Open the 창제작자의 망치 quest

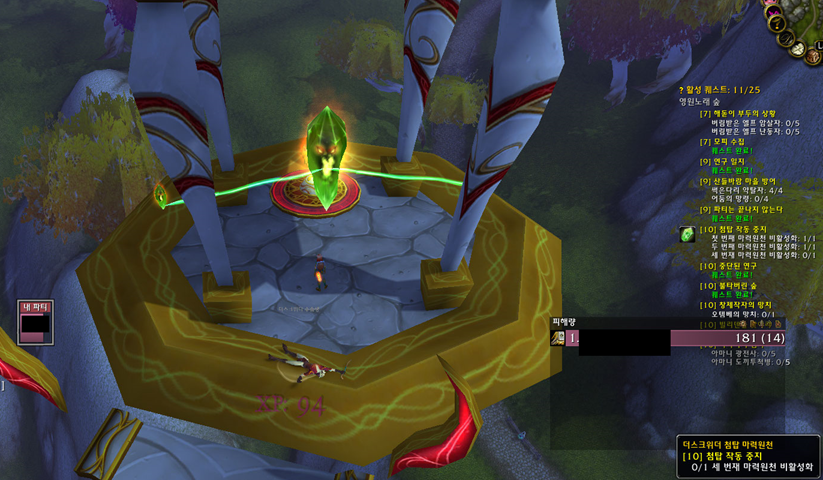[741, 304]
